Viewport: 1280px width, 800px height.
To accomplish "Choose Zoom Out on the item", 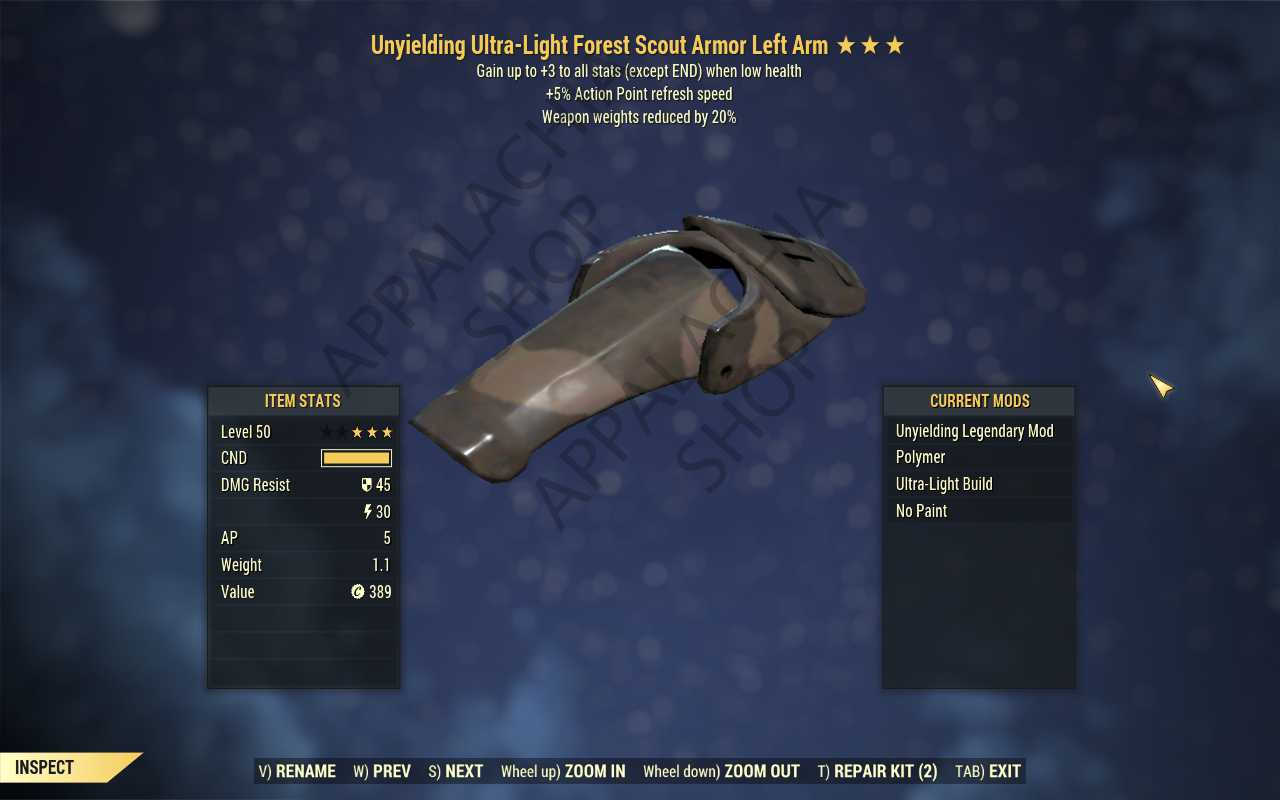I will 721,771.
